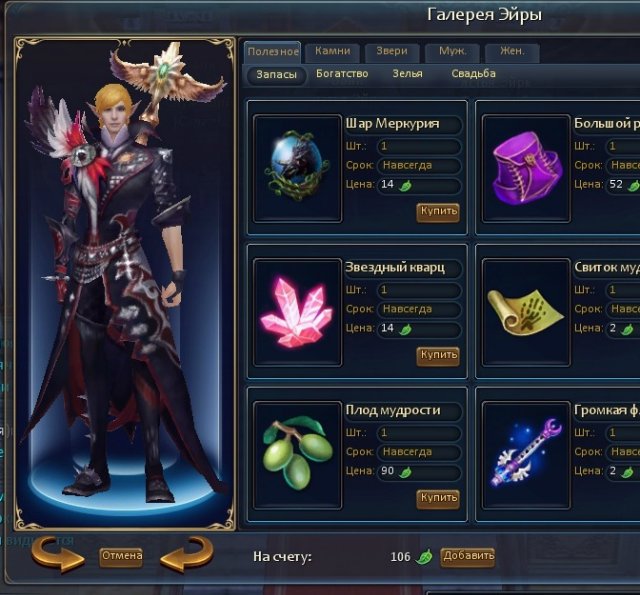Select the green Плод мудрости fruit icon

297,453
